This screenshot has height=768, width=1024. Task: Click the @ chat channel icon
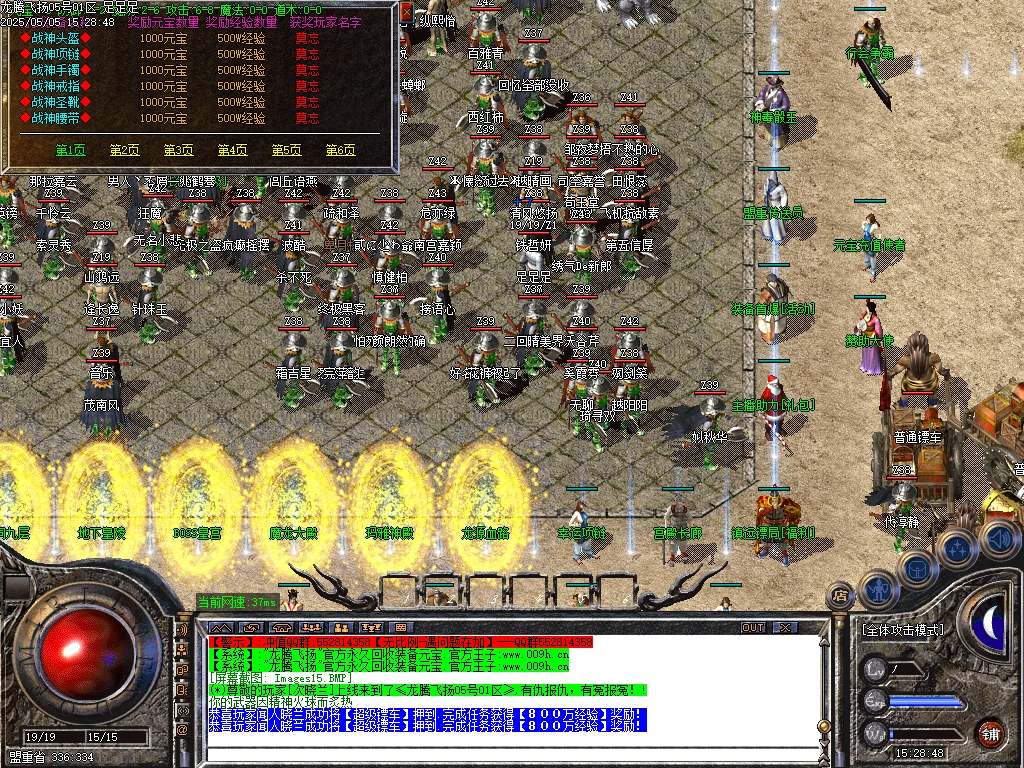tap(182, 729)
